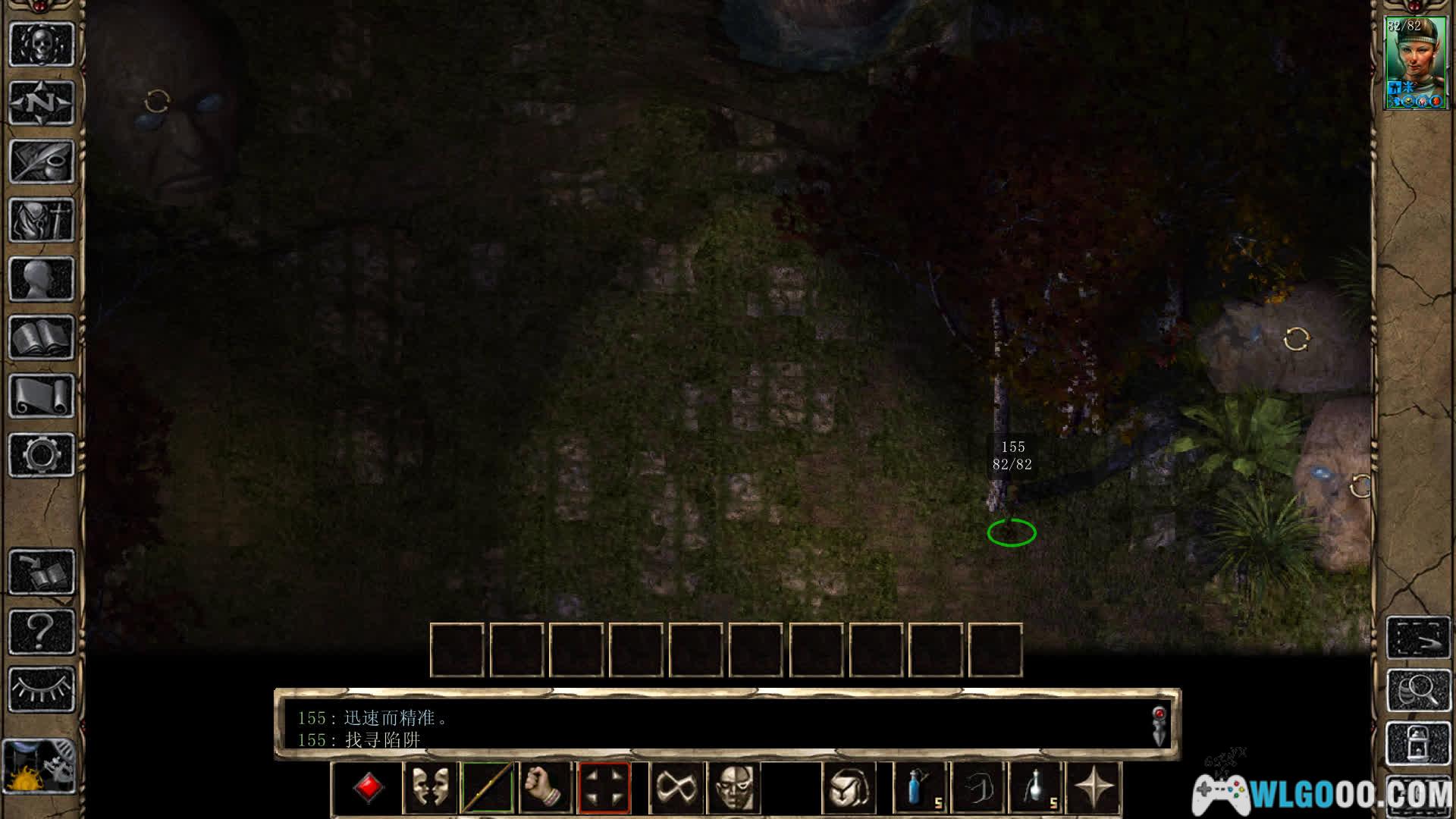Open special abilities star button

(1094, 788)
